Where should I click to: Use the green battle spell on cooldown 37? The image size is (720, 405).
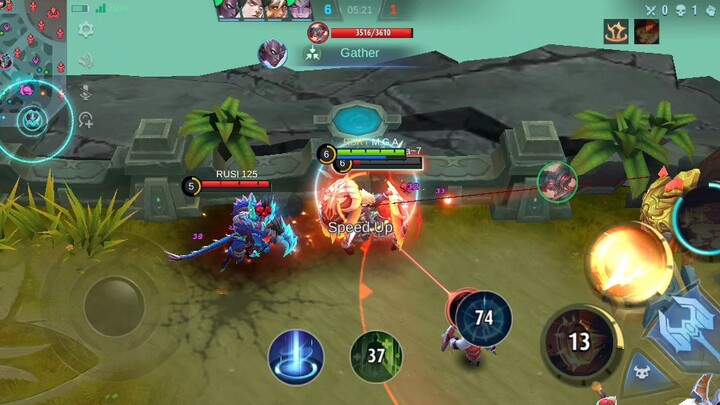(x=376, y=357)
